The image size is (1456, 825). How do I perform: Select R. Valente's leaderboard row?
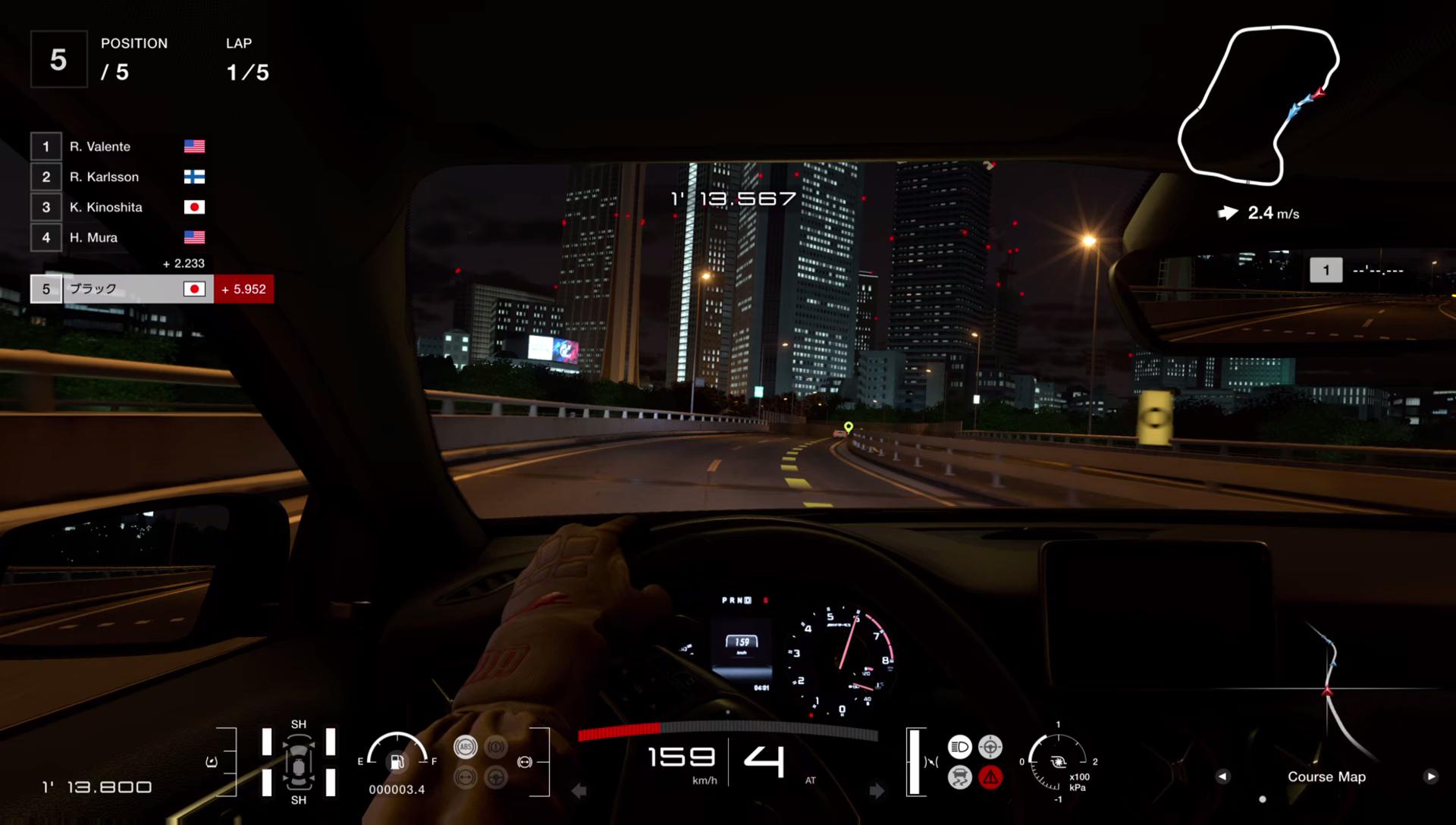coord(118,146)
